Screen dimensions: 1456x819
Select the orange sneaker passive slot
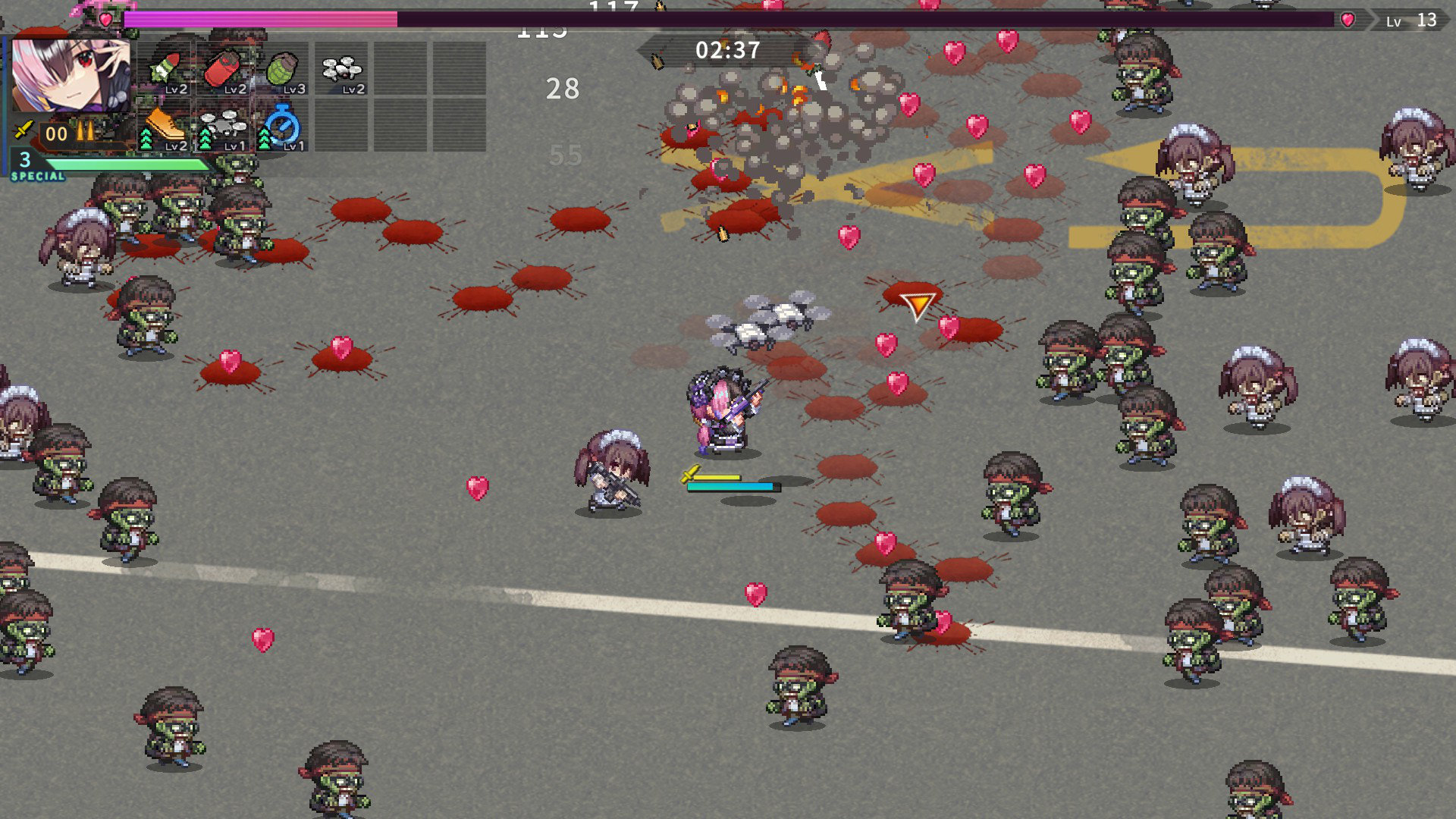pos(167,127)
